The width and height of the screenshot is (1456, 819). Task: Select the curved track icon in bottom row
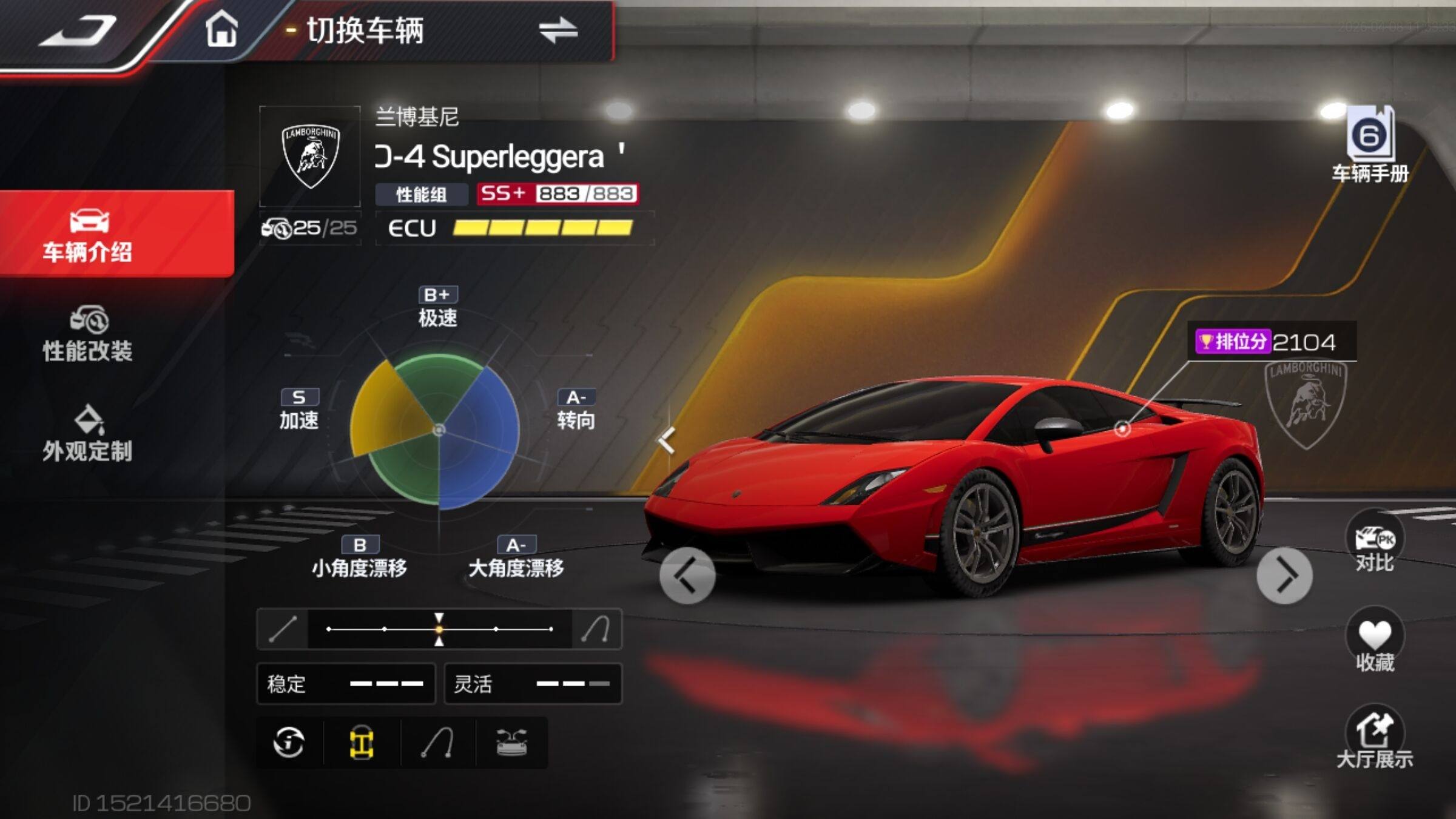437,743
